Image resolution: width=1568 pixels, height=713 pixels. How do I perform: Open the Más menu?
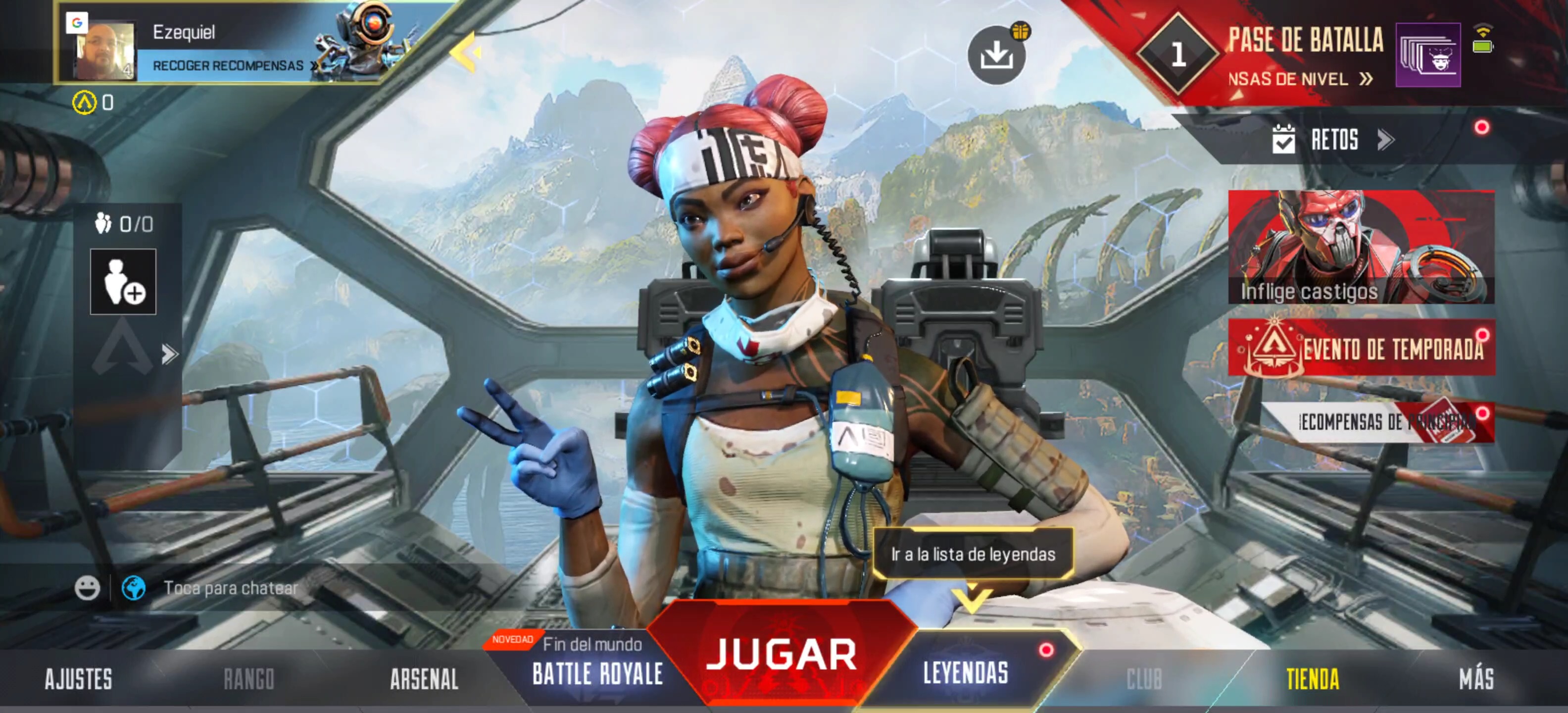(x=1476, y=679)
